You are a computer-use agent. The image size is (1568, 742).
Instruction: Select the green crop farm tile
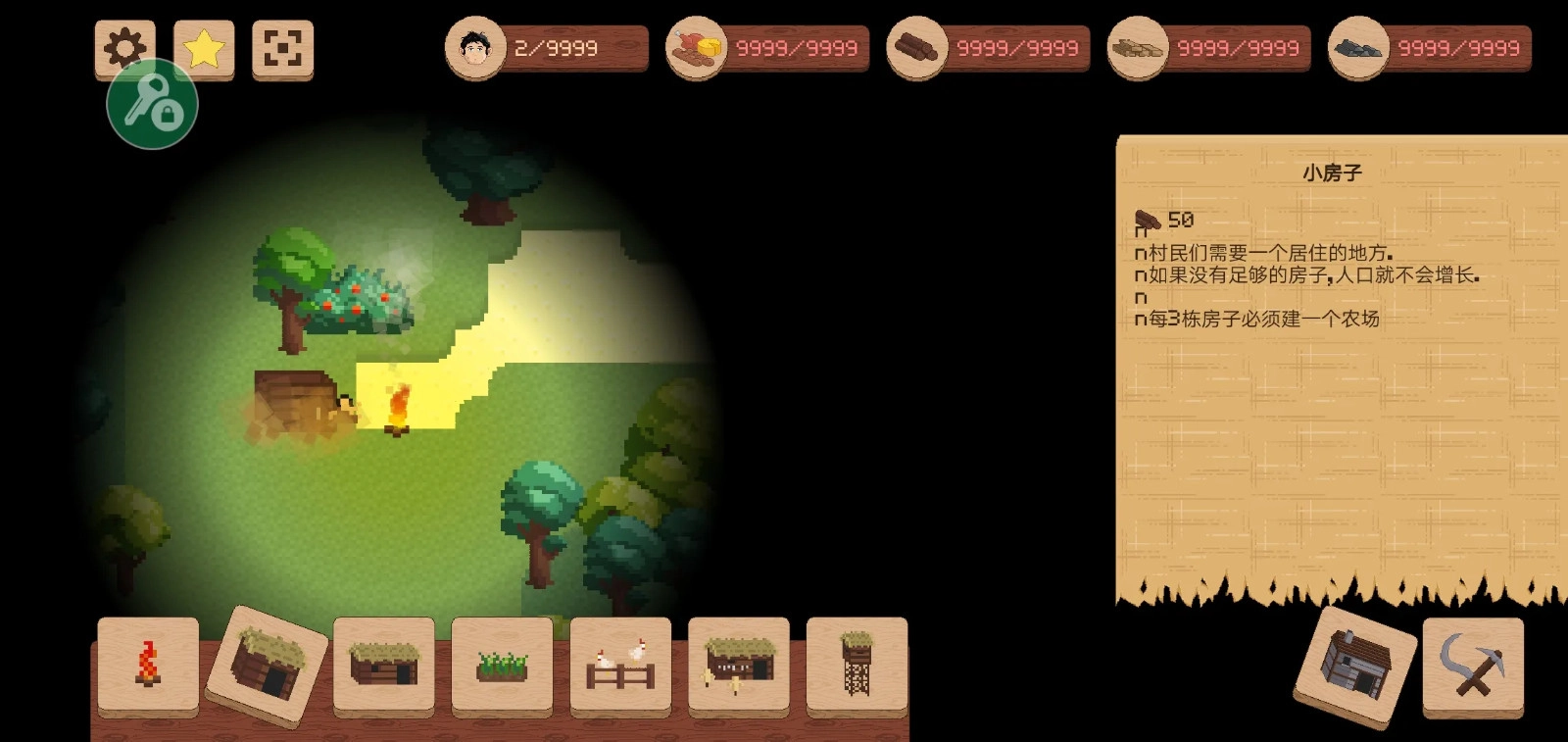[502, 664]
